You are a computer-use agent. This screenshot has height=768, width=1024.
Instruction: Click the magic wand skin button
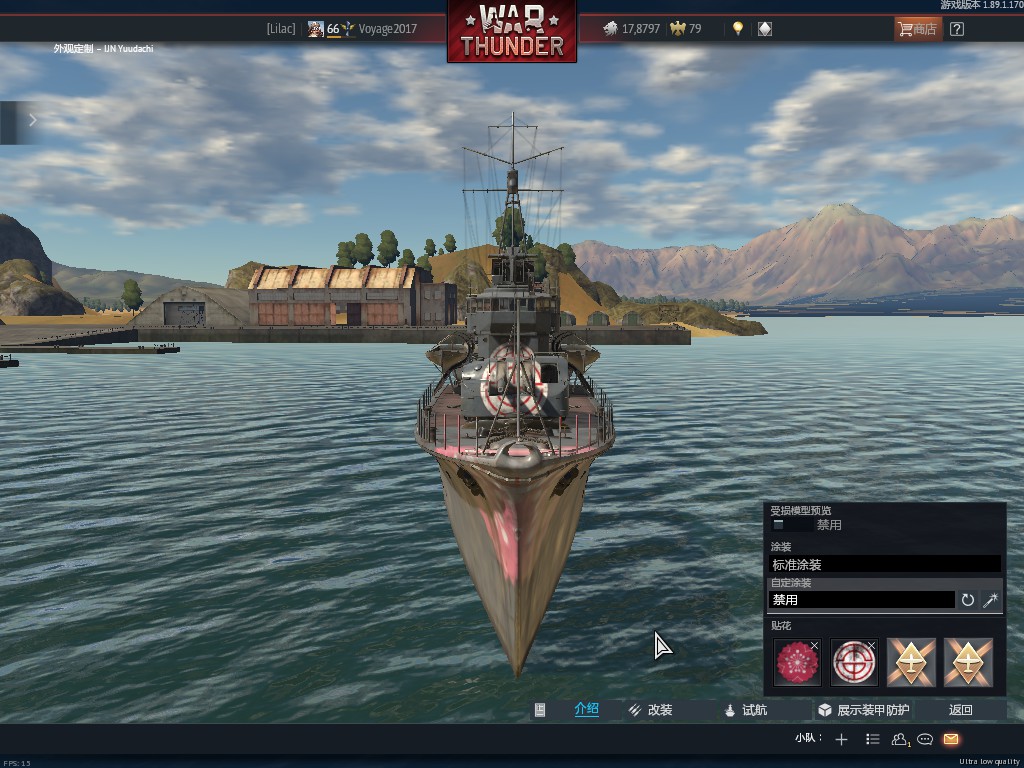[991, 600]
